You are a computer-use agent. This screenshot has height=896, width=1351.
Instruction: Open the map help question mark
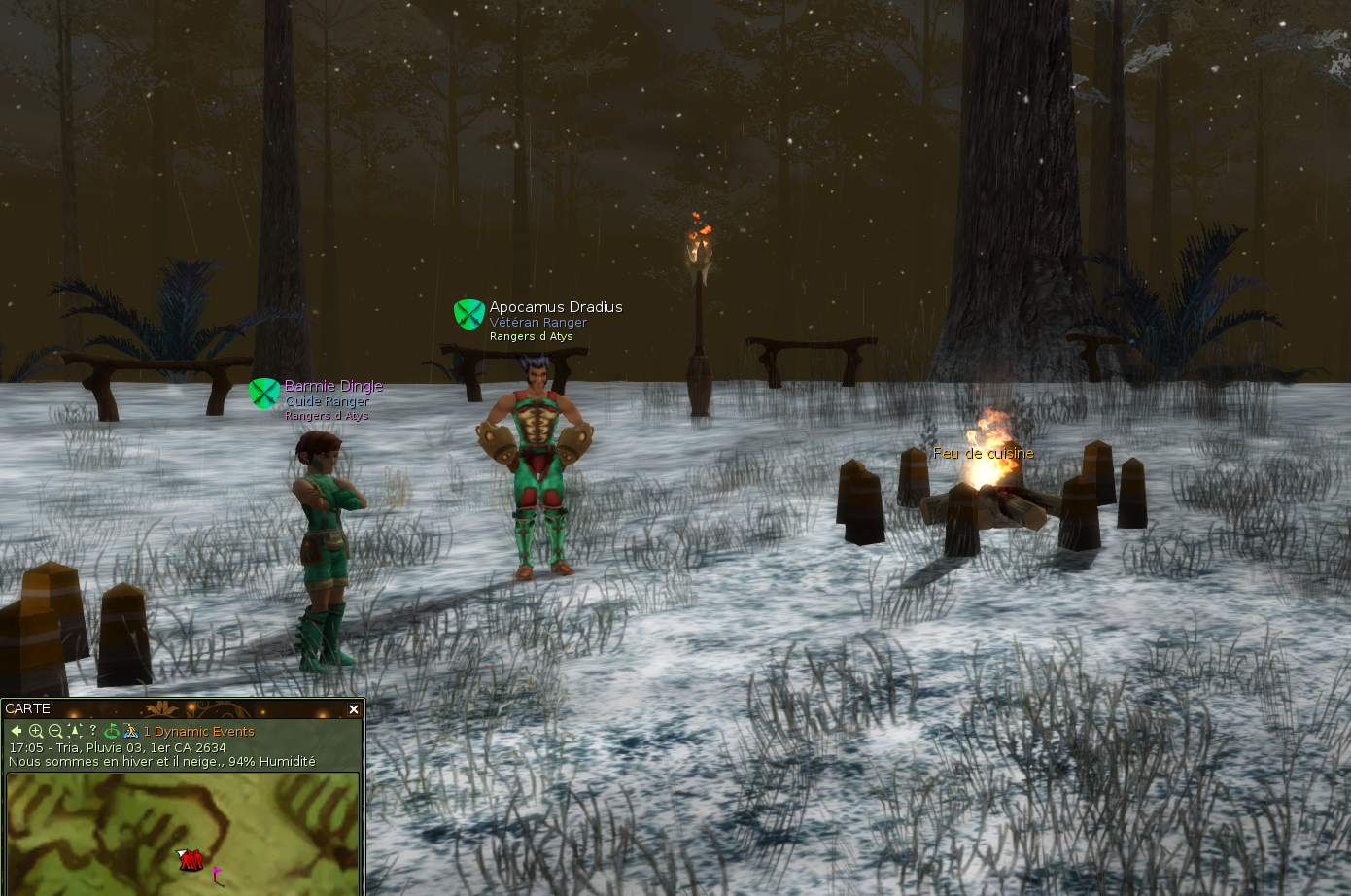[x=93, y=731]
